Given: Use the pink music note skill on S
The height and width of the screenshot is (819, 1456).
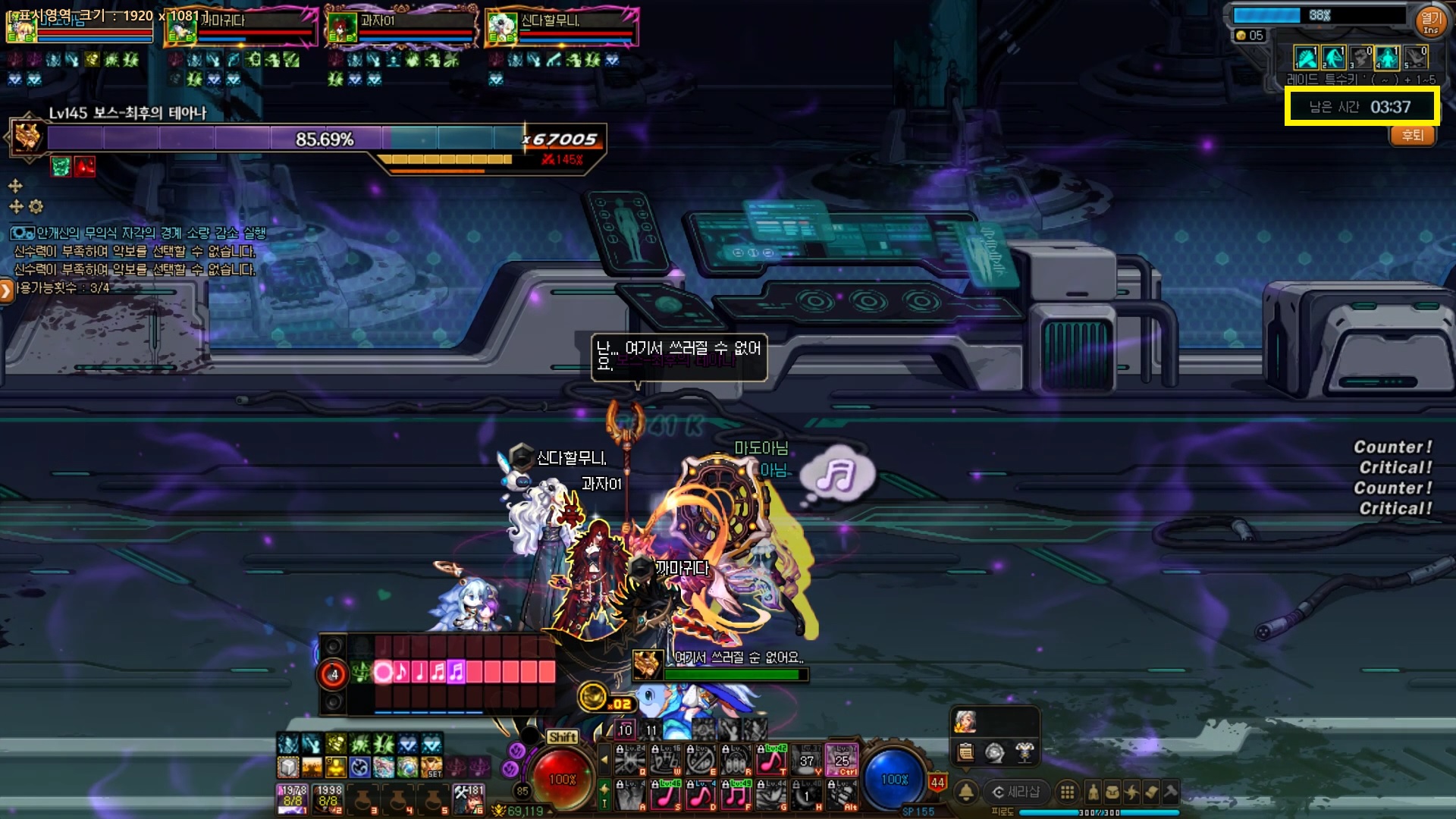Looking at the screenshot, I should click(666, 795).
